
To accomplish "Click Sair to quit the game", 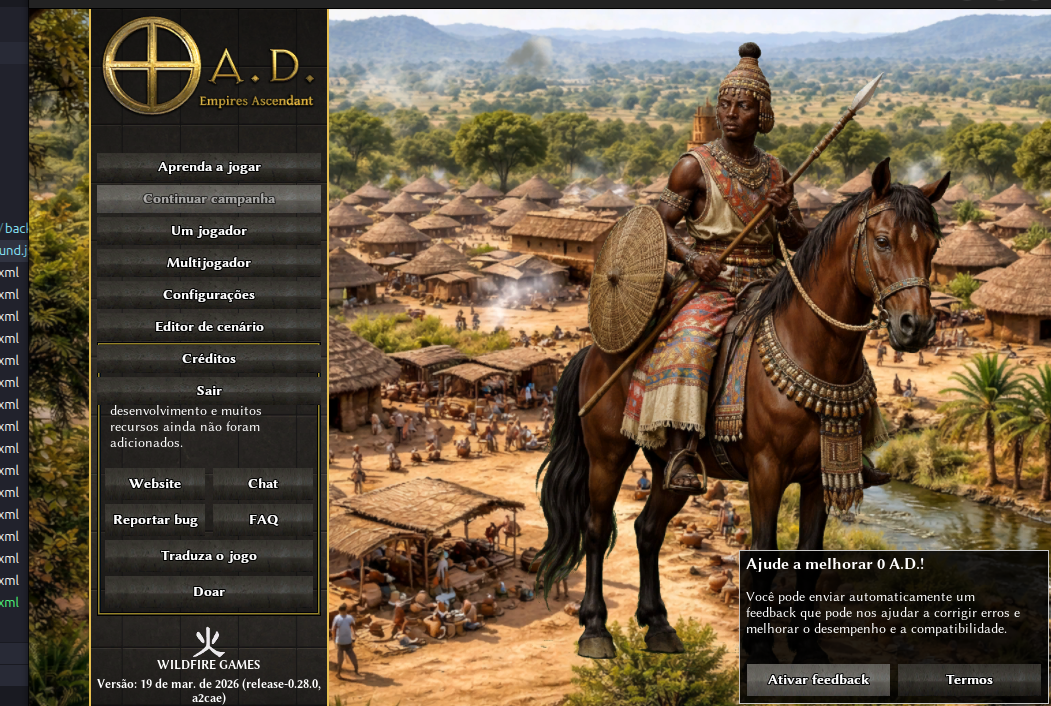I will pos(209,390).
